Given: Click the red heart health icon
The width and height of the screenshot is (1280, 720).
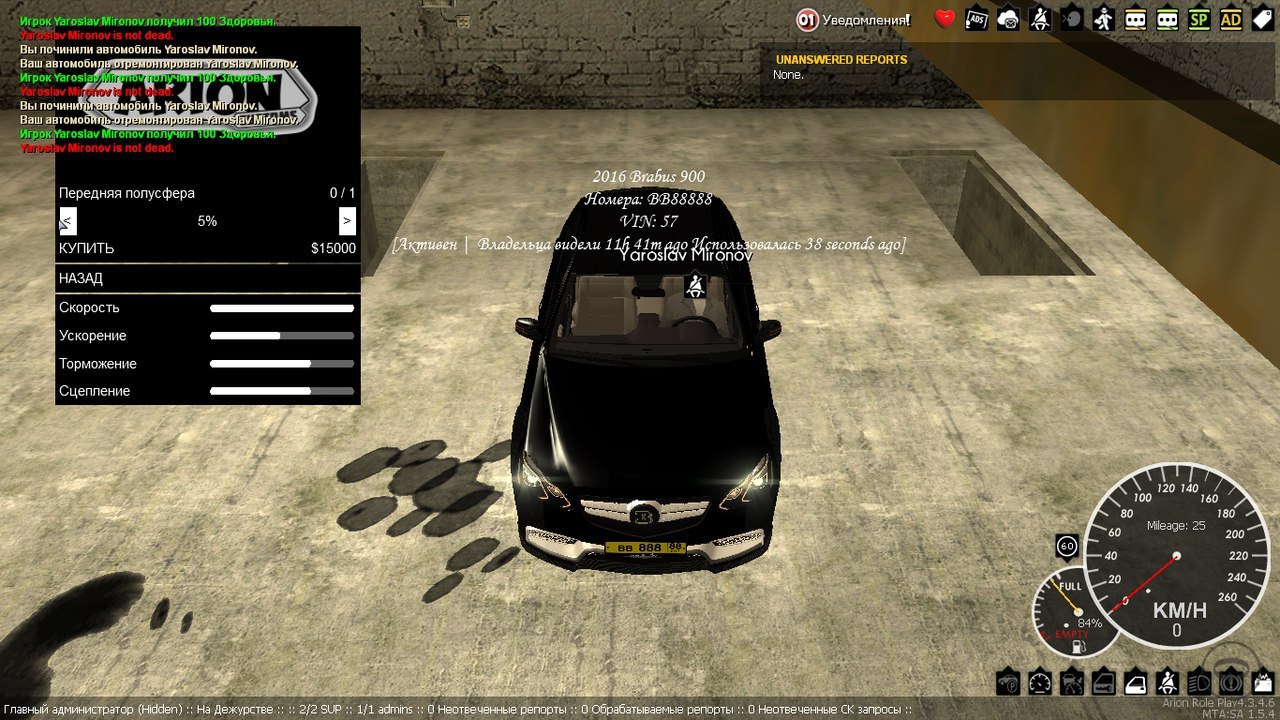Looking at the screenshot, I should pos(944,19).
